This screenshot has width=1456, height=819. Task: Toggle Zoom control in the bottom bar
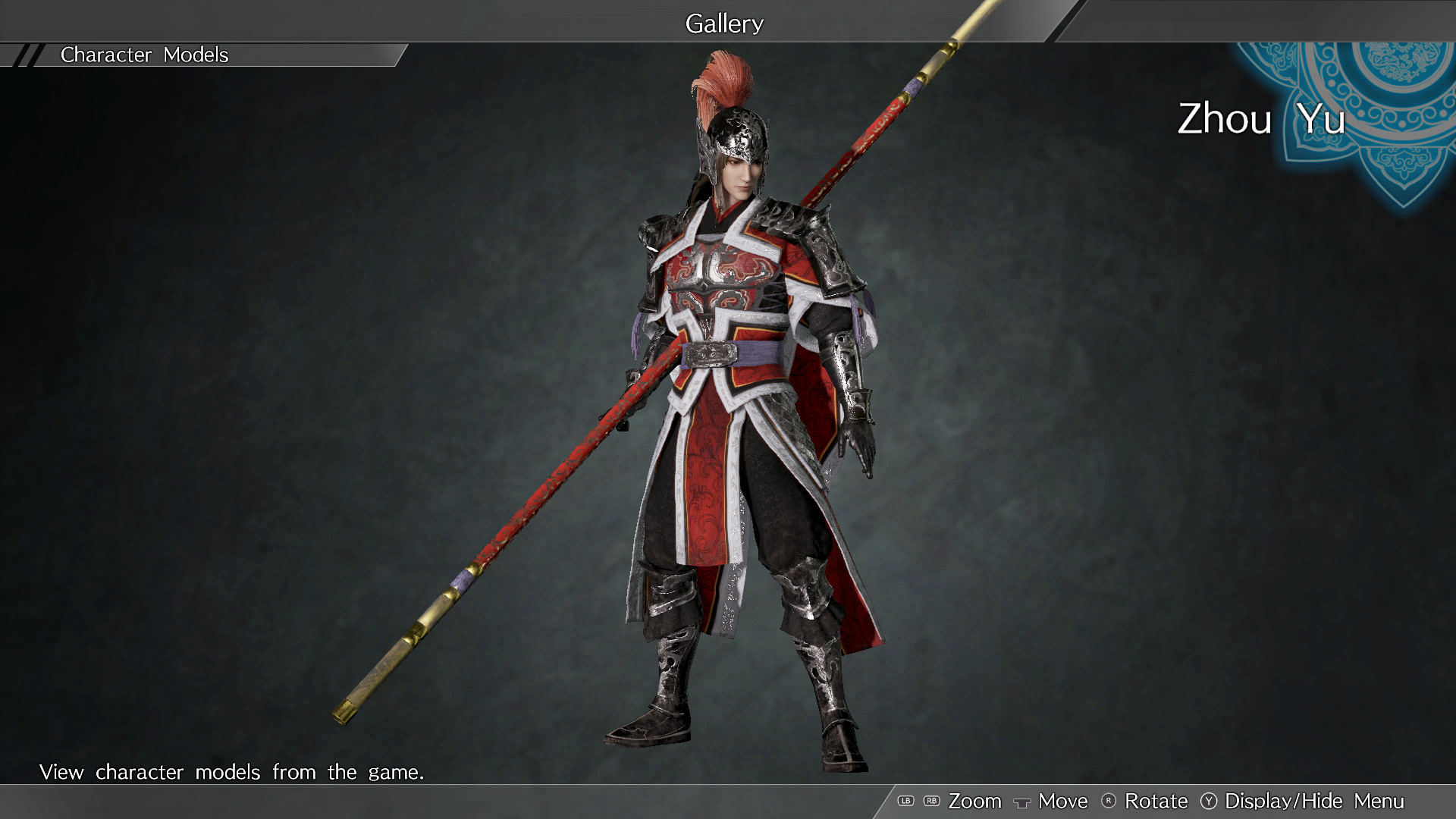point(977,801)
